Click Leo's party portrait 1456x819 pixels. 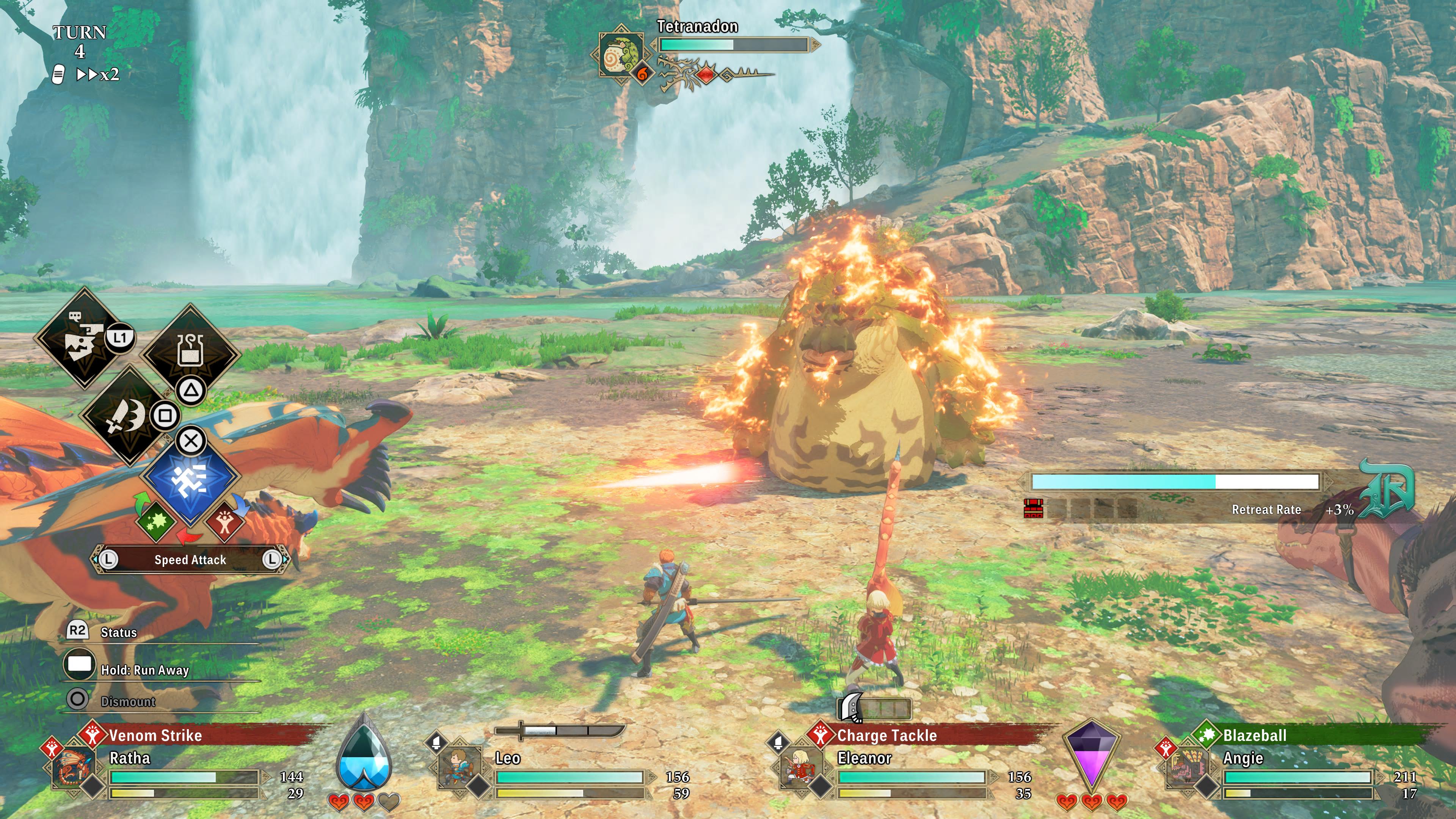tap(460, 769)
